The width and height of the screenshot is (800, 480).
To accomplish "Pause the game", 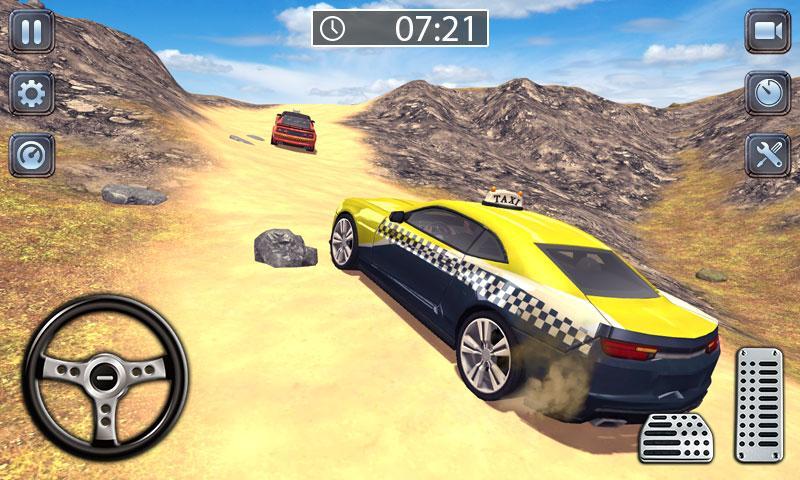I will coord(32,32).
